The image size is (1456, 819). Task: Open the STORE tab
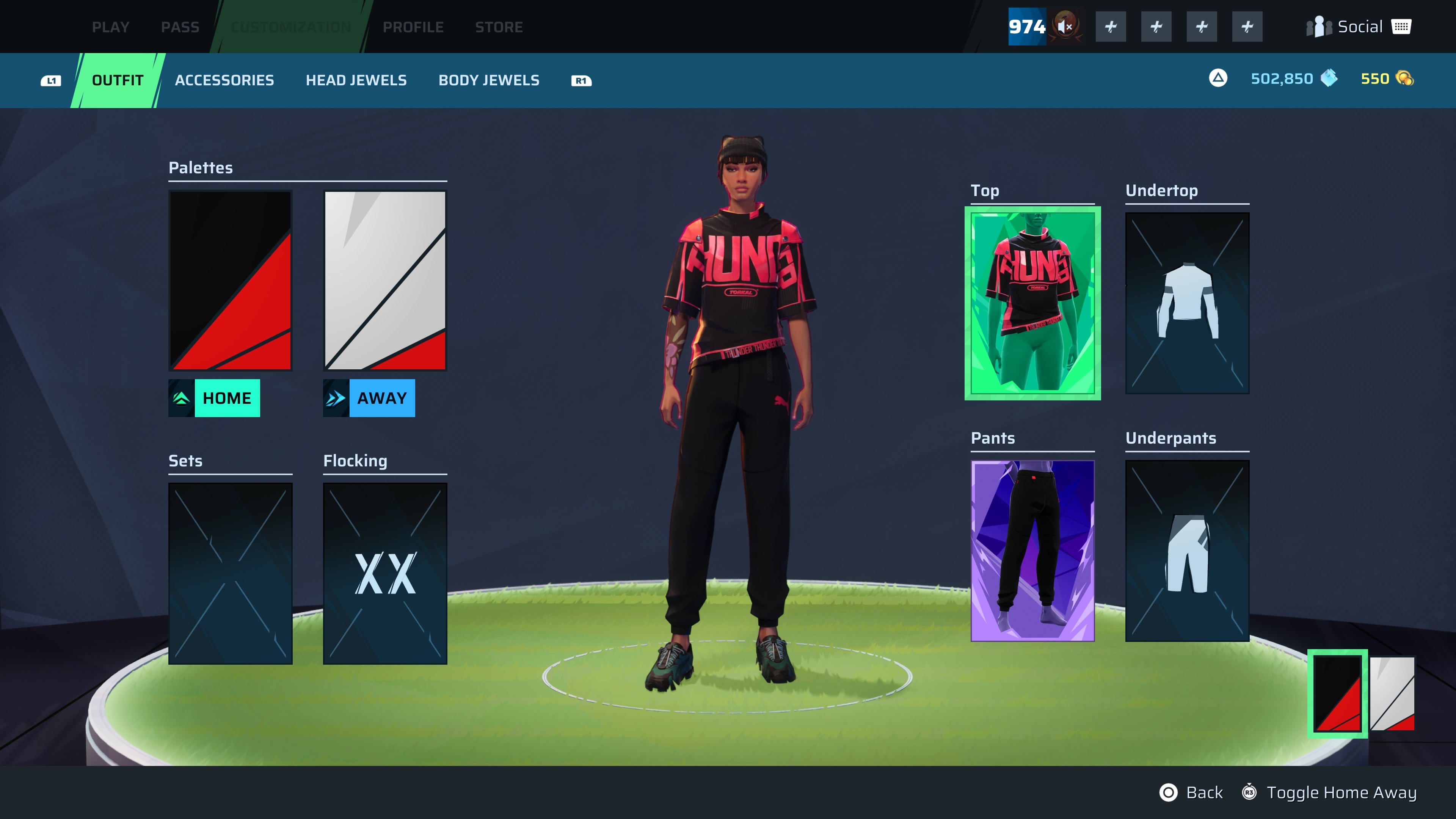pyautogui.click(x=499, y=27)
